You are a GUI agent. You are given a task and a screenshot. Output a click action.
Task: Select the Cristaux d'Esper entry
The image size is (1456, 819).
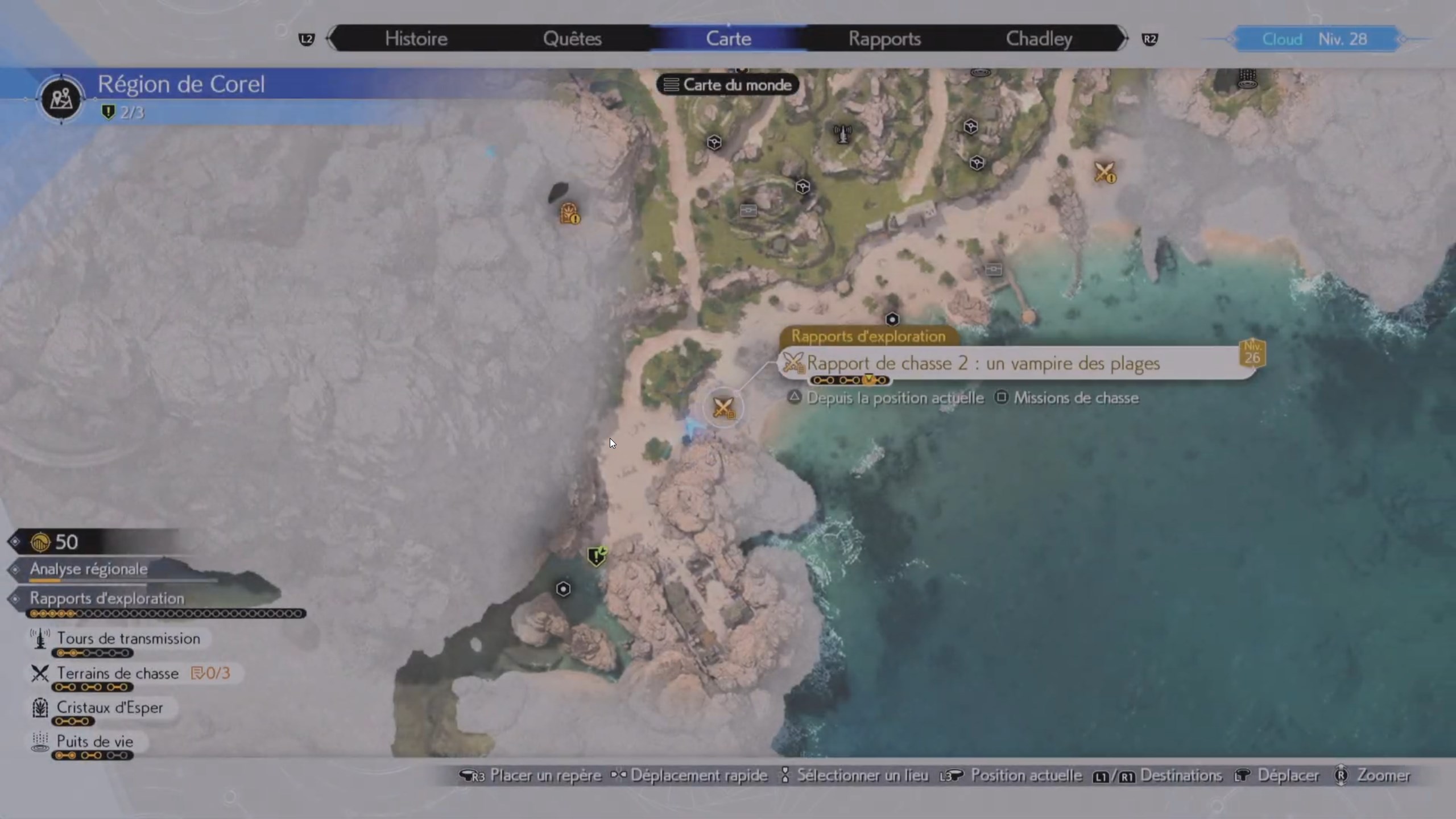coord(109,708)
